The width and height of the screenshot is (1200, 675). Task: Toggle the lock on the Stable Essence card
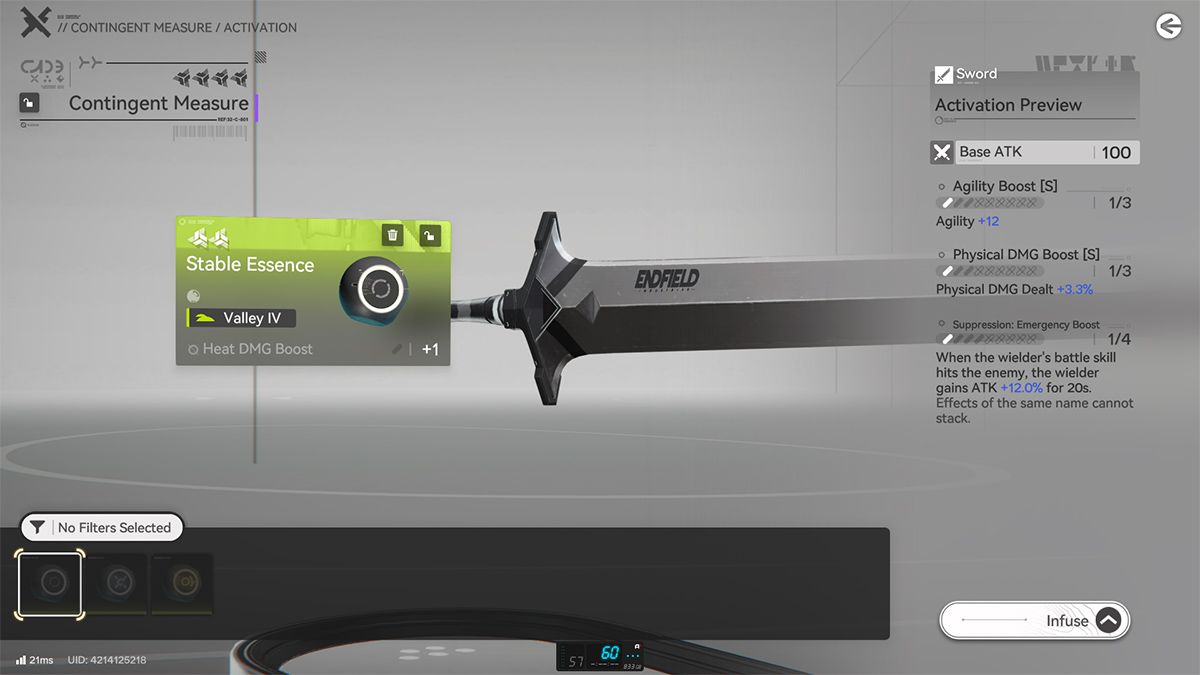coord(429,235)
